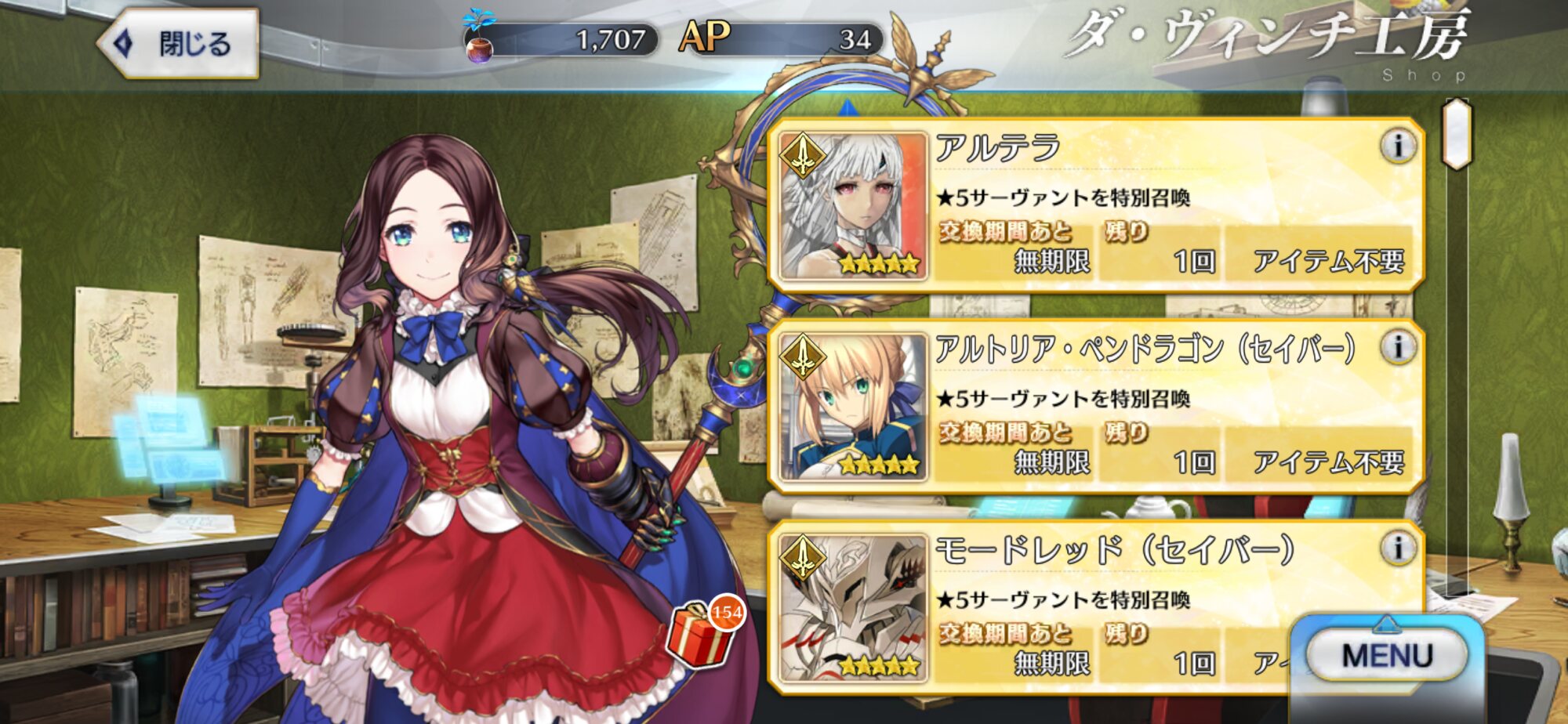The image size is (1568, 724).
Task: Click the shop list scrollbar handle
Action: (x=1457, y=133)
